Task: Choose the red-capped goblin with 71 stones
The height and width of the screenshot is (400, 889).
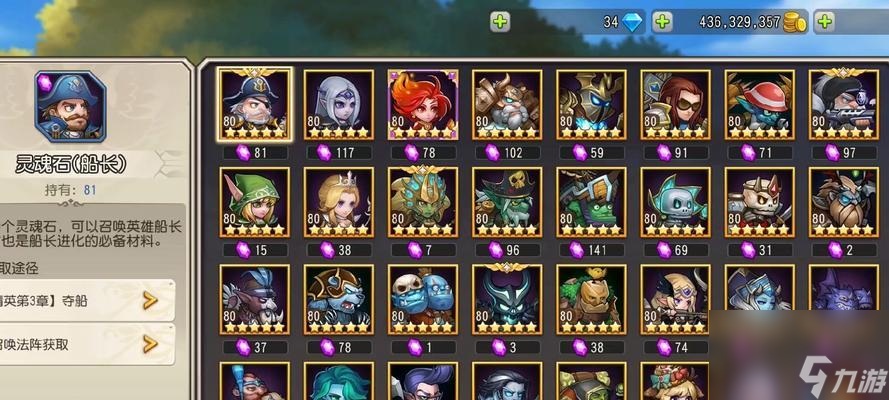Action: pyautogui.click(x=759, y=105)
